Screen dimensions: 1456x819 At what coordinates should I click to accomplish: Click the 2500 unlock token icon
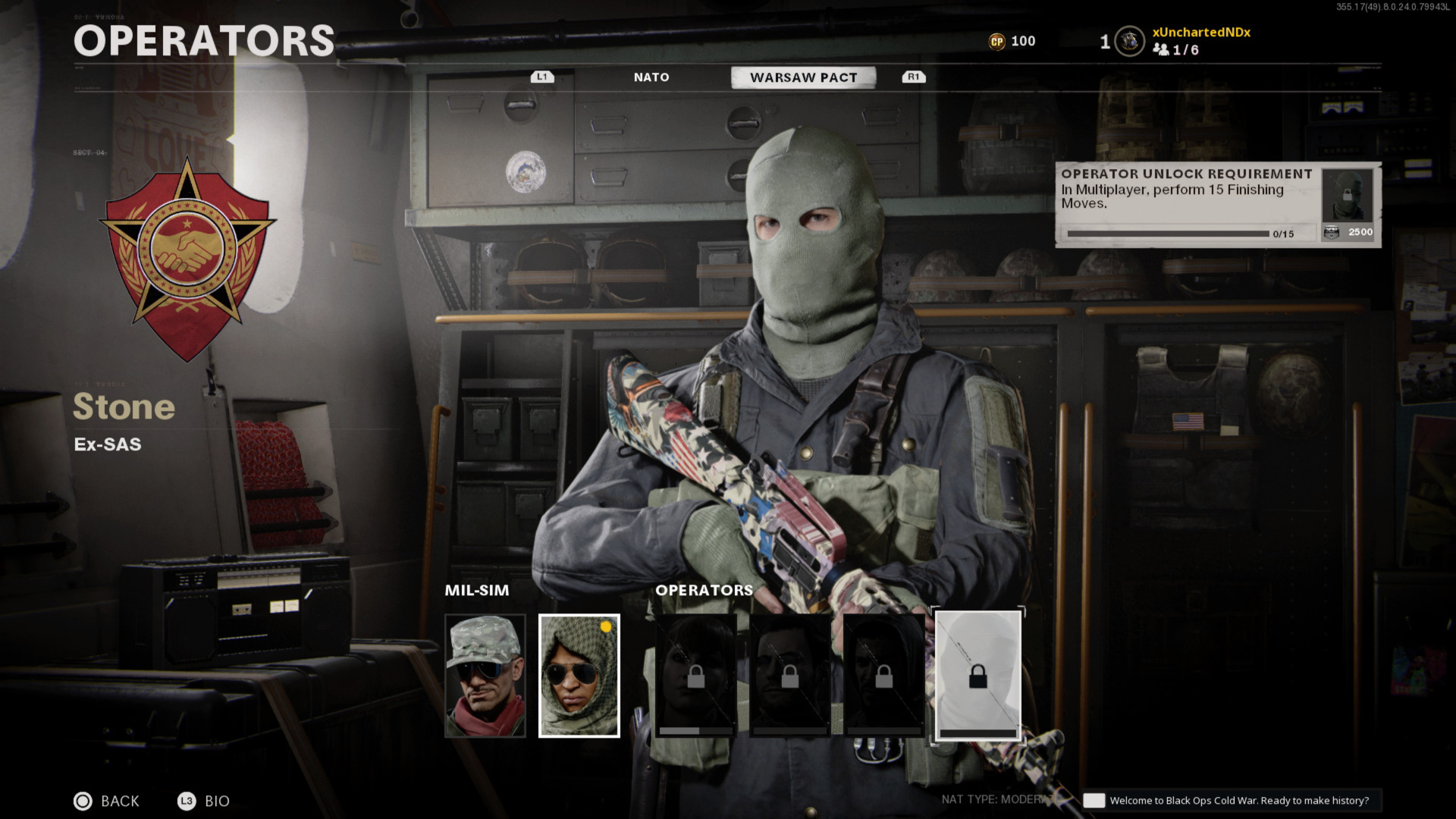[x=1332, y=232]
